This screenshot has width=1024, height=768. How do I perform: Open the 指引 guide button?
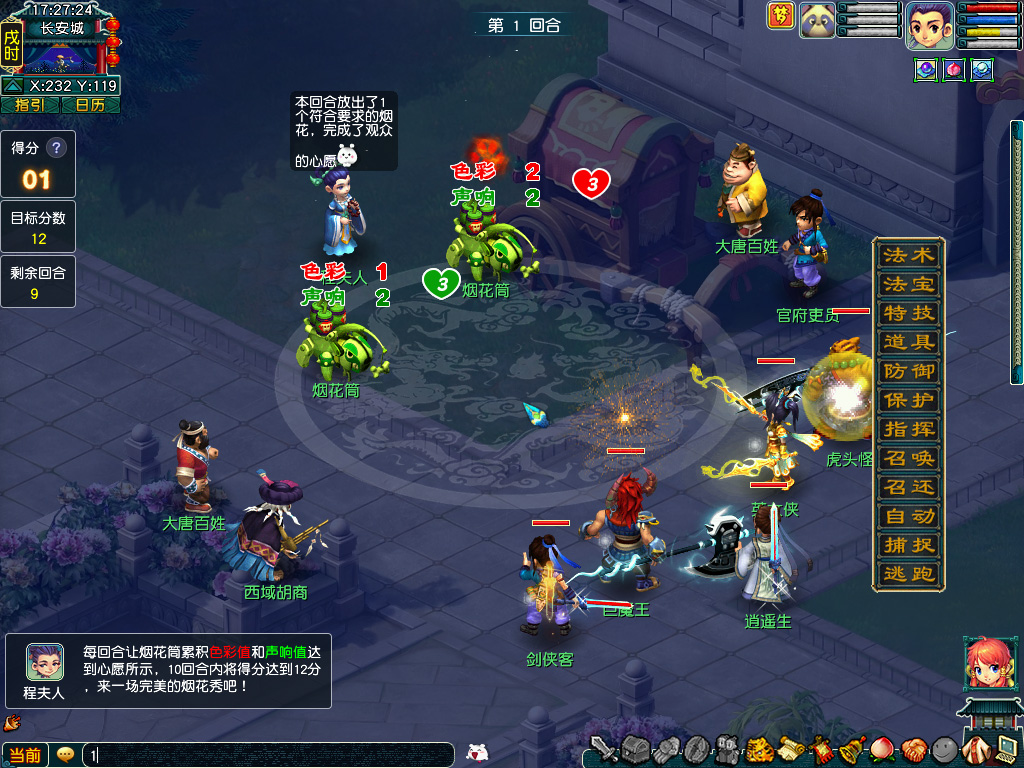pos(30,105)
